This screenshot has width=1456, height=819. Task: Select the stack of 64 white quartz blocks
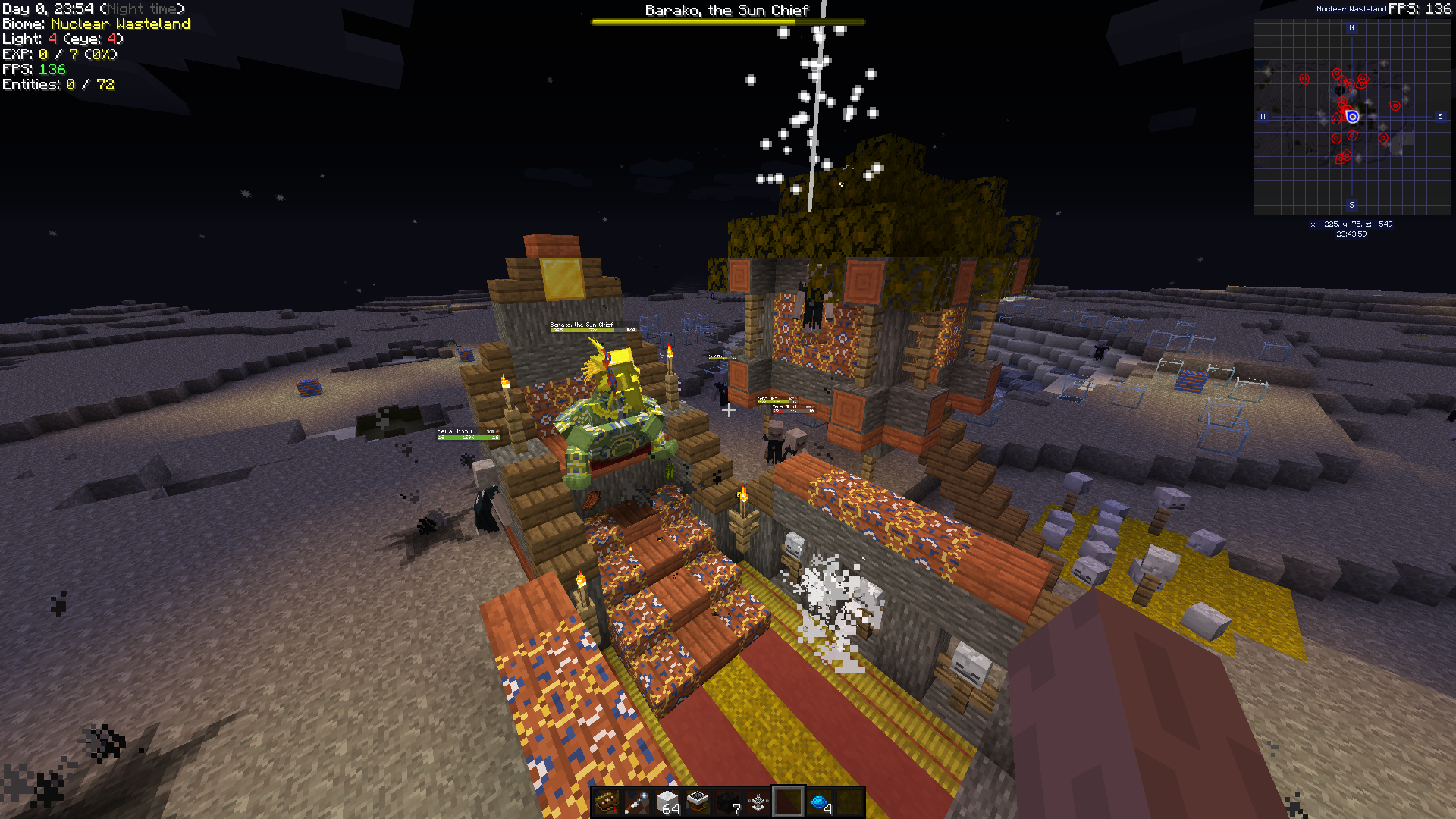point(666,802)
